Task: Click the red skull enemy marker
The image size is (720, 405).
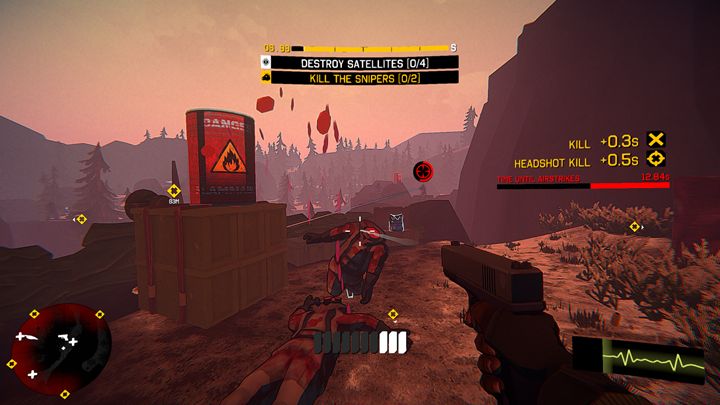Action: [422, 170]
